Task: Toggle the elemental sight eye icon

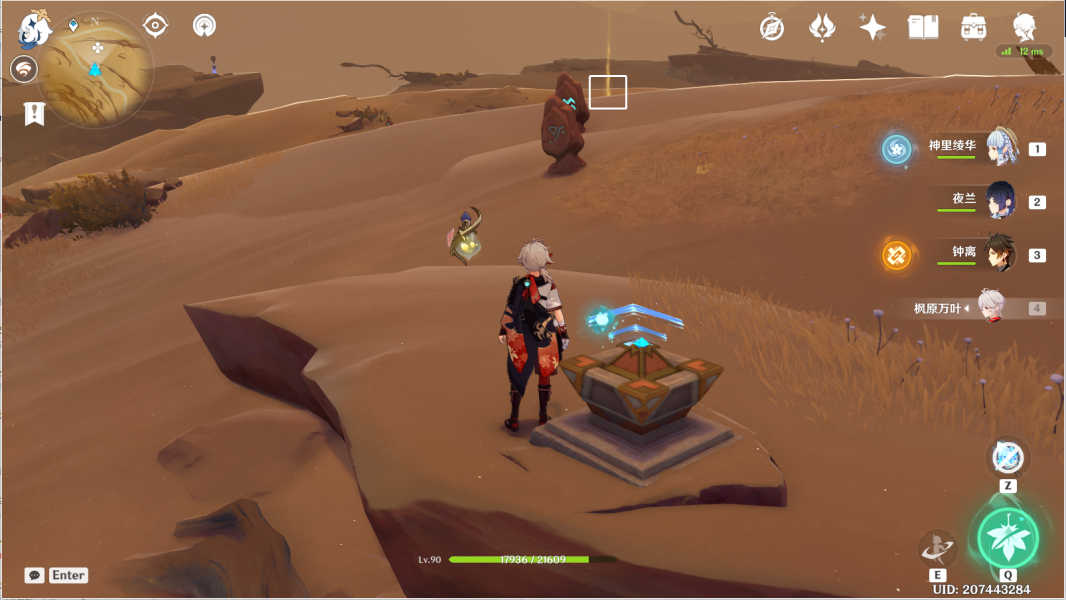Action: 155,26
